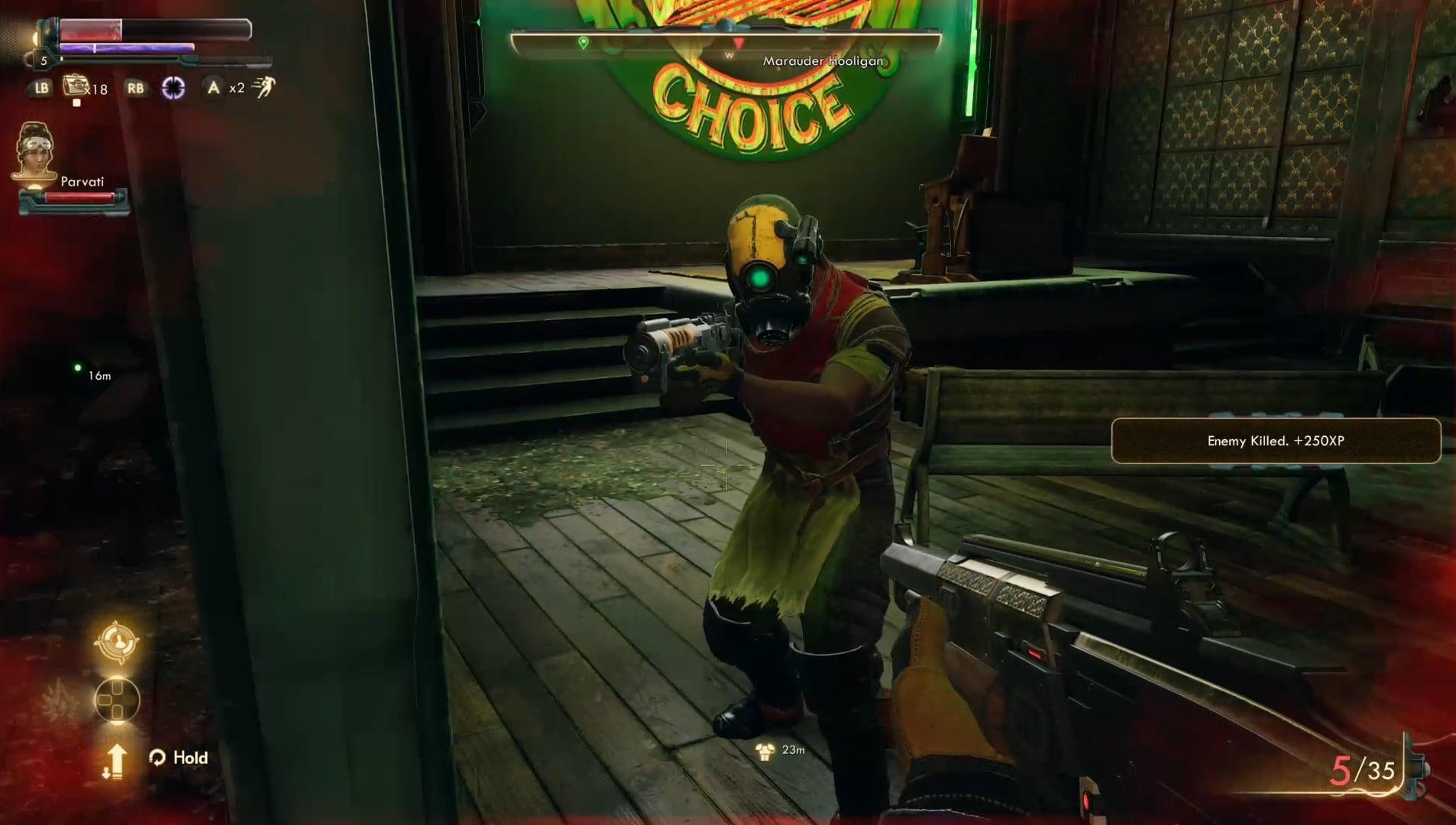This screenshot has height=825, width=1456.
Task: Click the 23m objective waypoint marker
Action: tap(765, 752)
